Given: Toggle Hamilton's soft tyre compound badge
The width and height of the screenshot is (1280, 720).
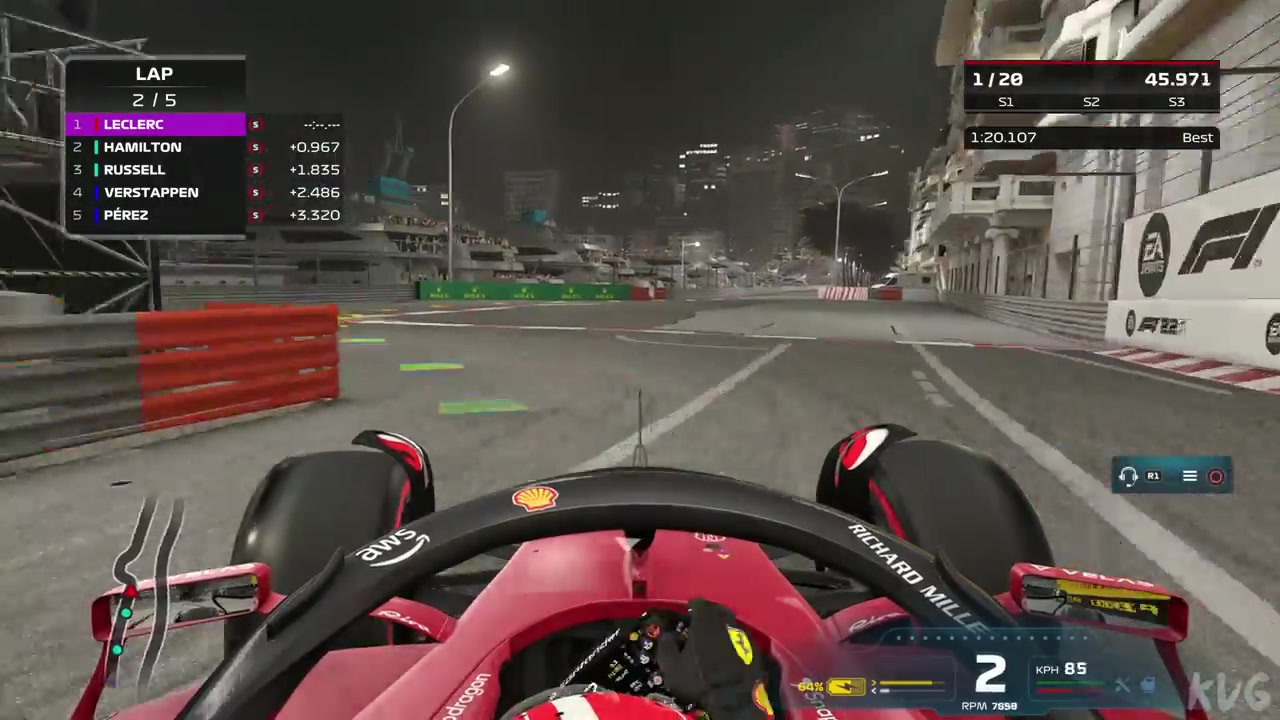Looking at the screenshot, I should [x=255, y=147].
